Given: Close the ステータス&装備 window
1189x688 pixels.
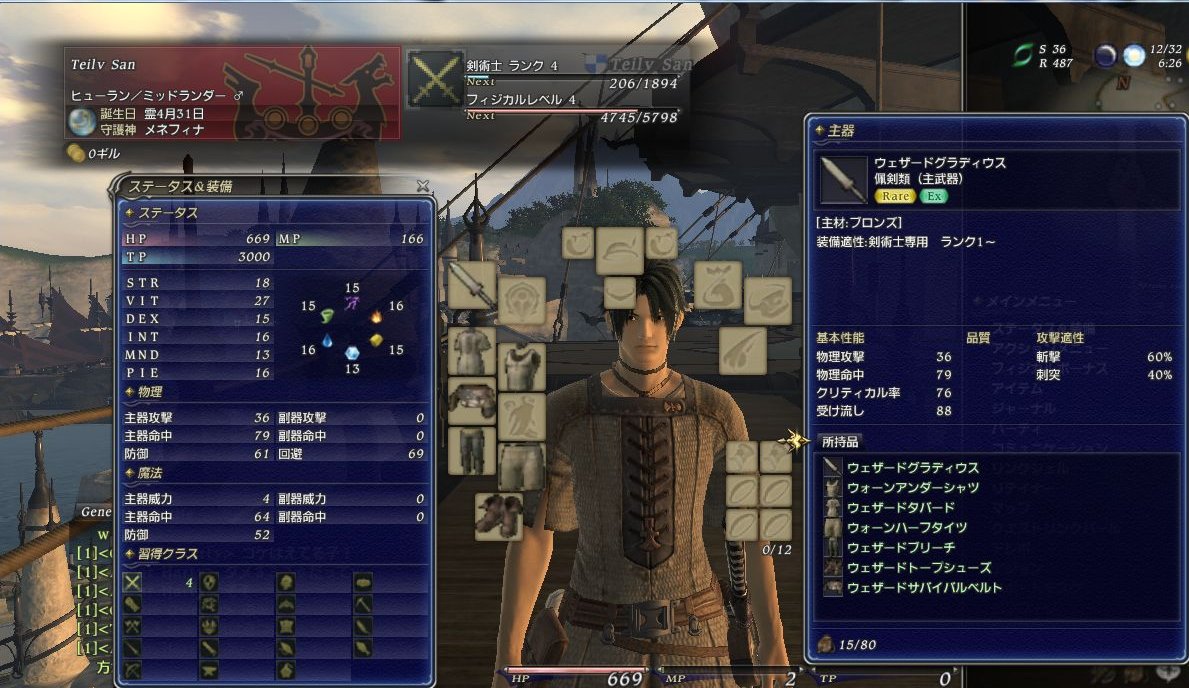Looking at the screenshot, I should [x=423, y=185].
